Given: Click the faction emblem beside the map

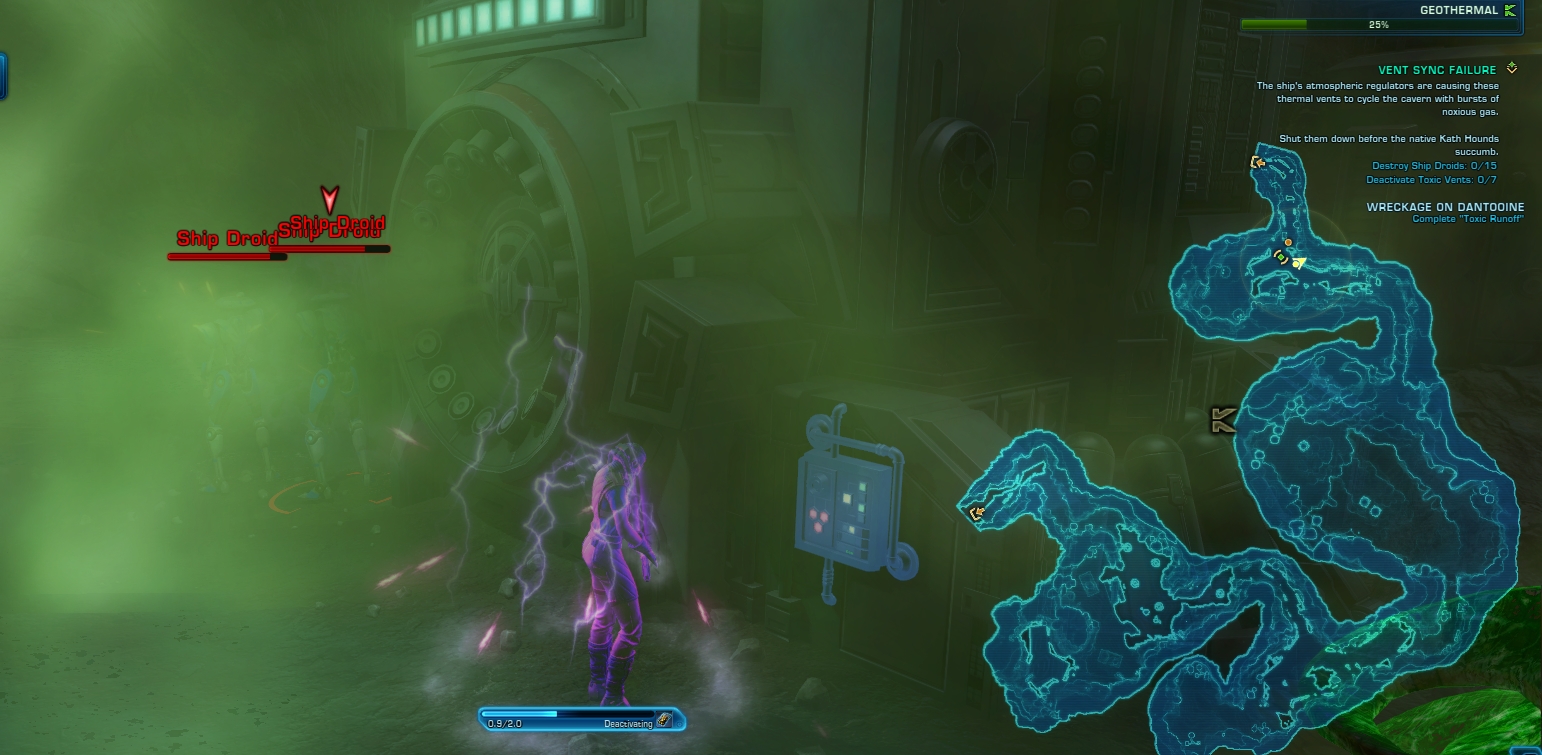Looking at the screenshot, I should [1222, 421].
